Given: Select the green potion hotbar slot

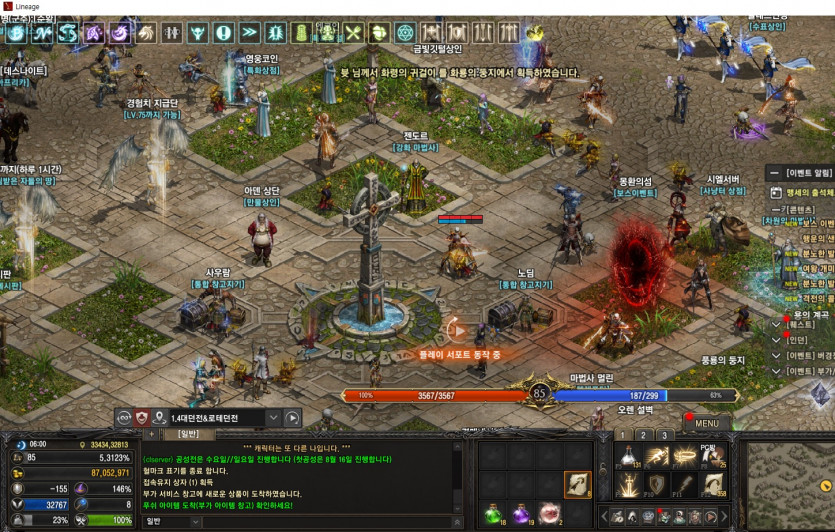Looking at the screenshot, I should point(494,514).
